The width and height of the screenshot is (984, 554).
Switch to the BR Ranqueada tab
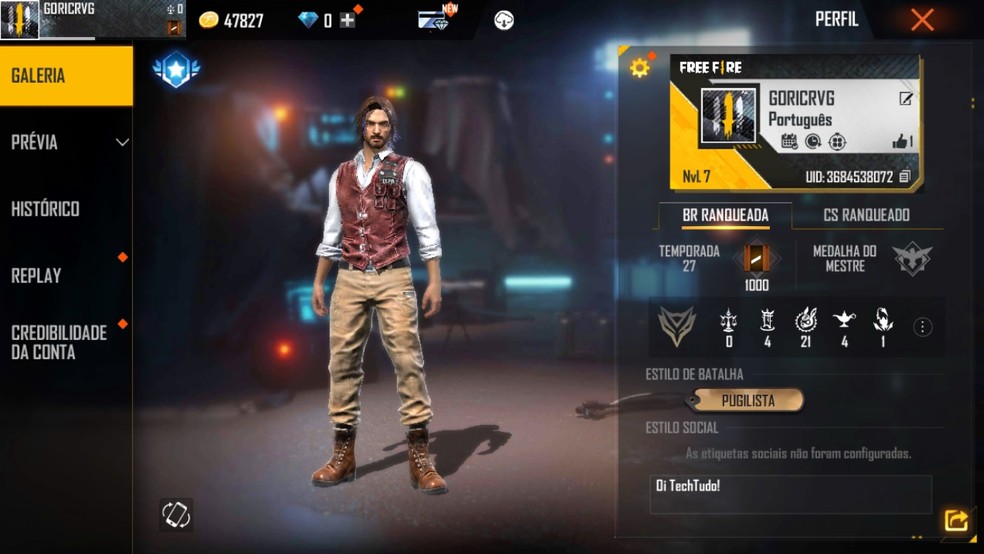pyautogui.click(x=725, y=215)
